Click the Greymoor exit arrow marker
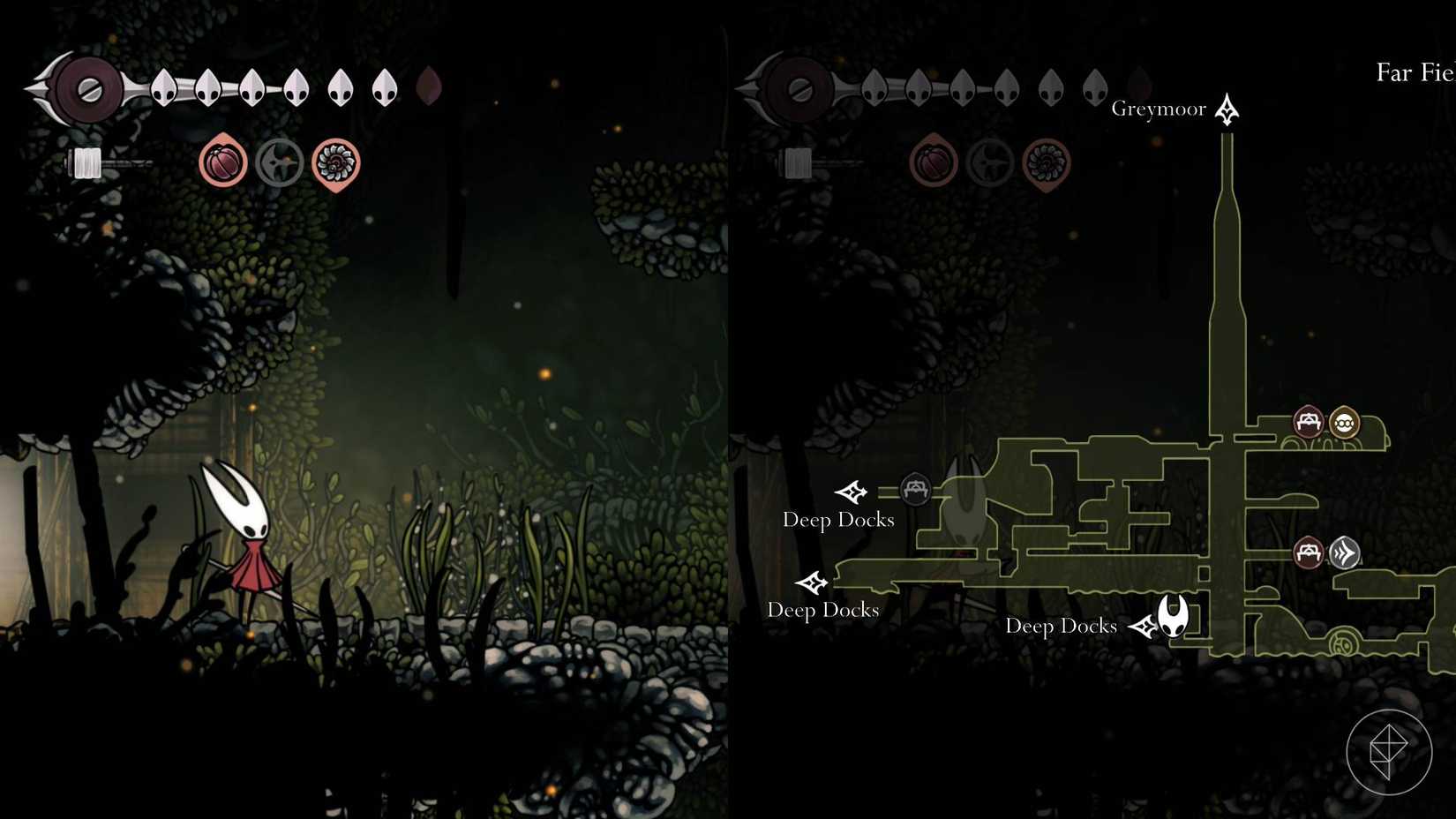Screen dimensions: 1456x819 (x=1227, y=109)
